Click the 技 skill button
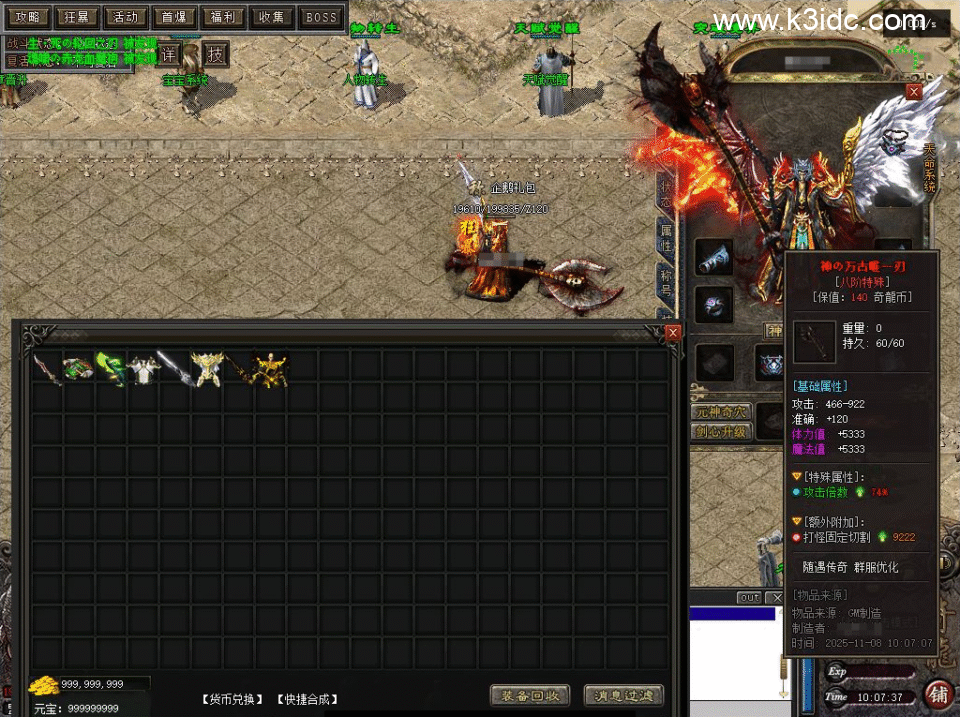Viewport: 960px width, 717px height. click(215, 54)
